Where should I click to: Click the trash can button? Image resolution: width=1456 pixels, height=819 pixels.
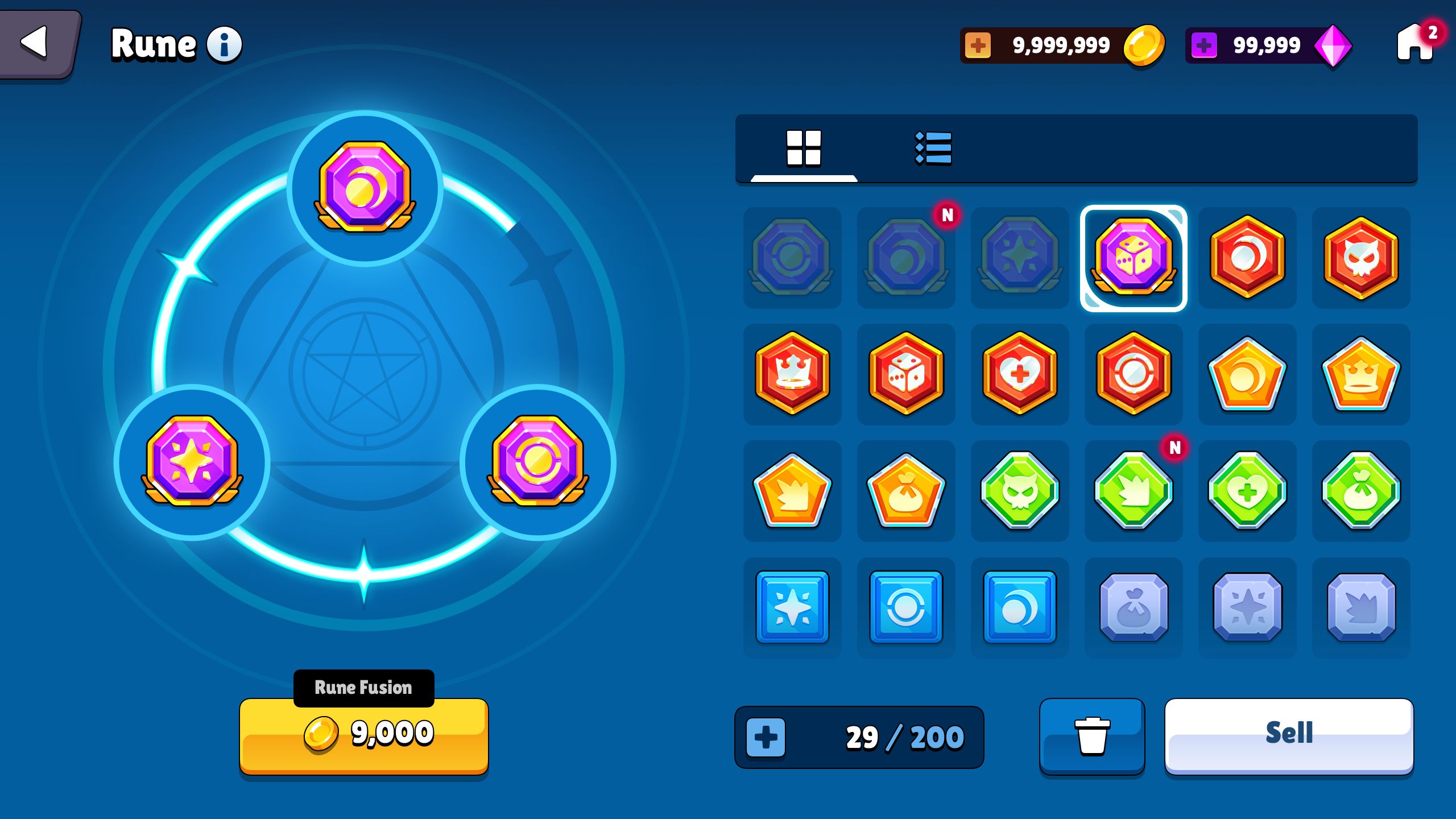click(x=1092, y=736)
